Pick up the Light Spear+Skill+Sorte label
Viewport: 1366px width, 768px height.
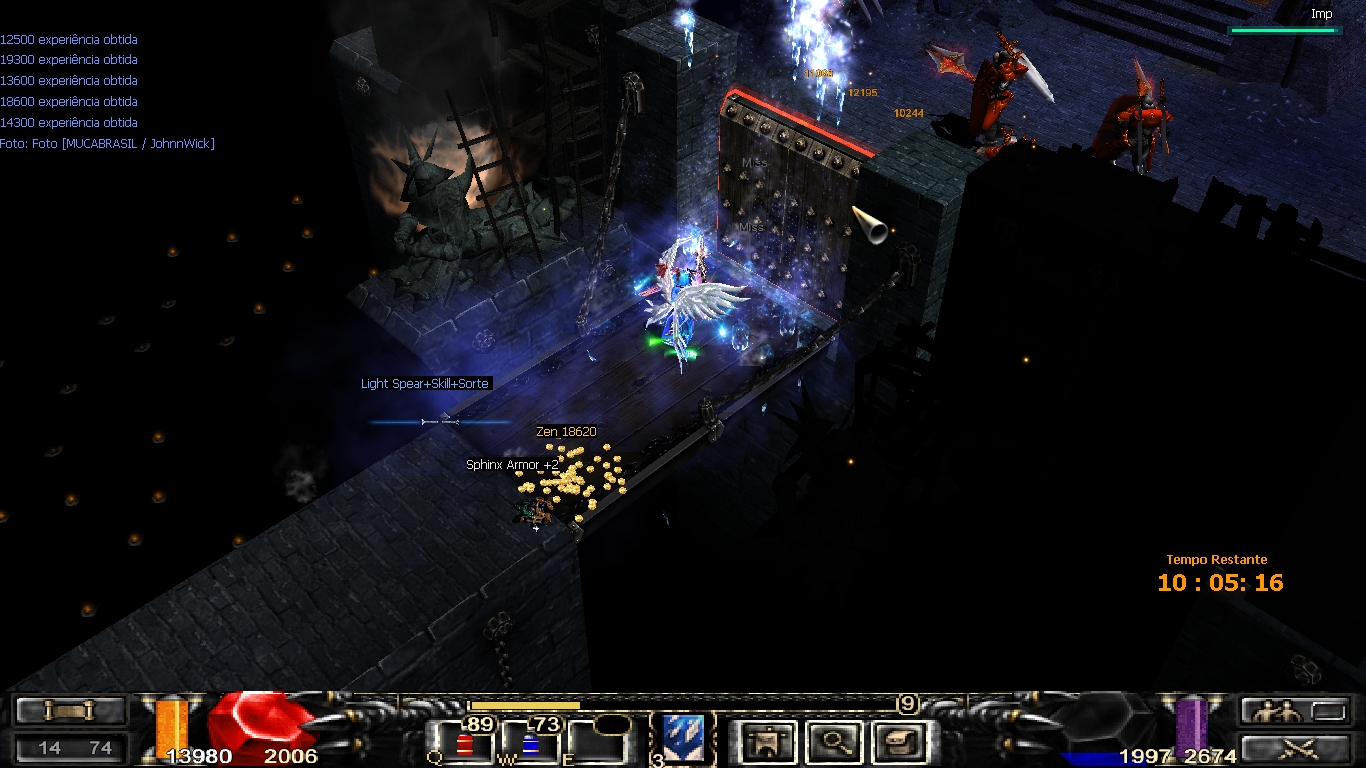click(x=425, y=384)
